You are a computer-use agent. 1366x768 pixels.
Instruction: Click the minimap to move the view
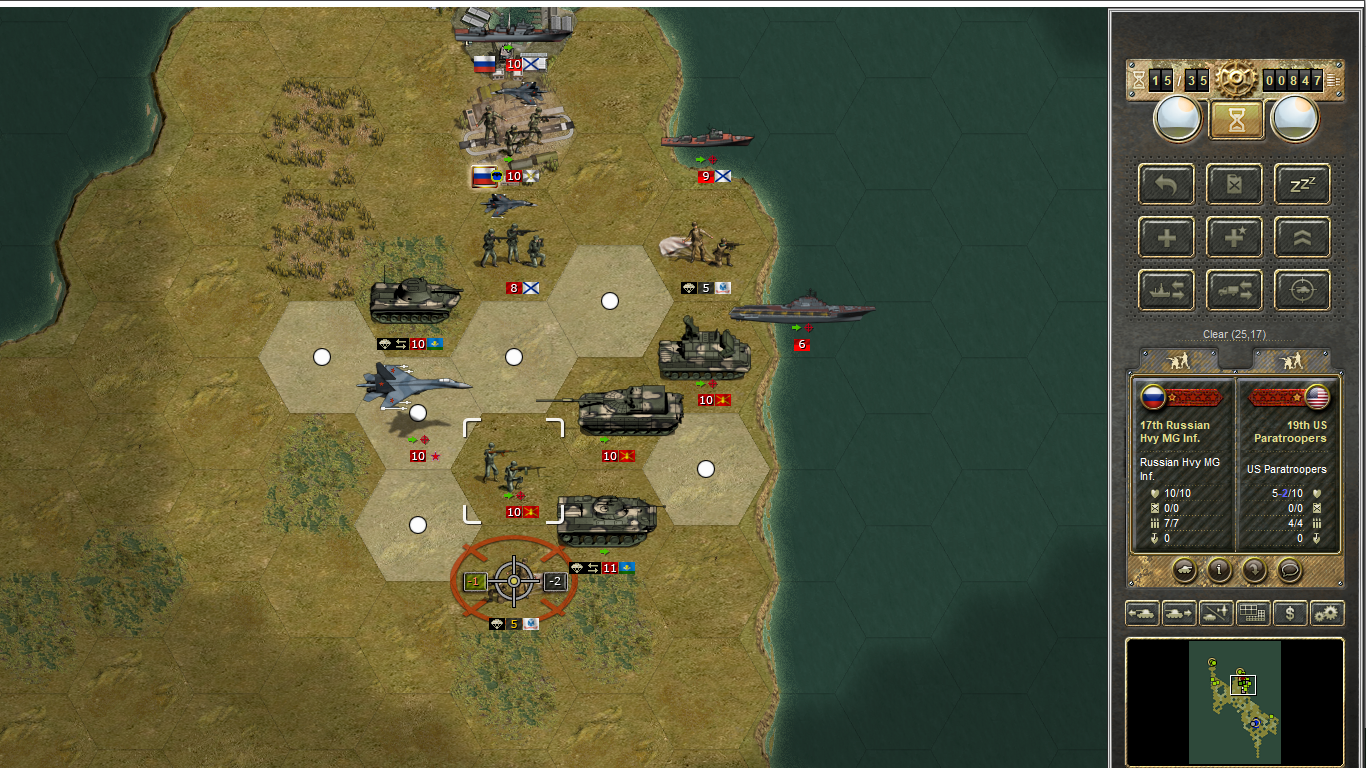pyautogui.click(x=1235, y=702)
